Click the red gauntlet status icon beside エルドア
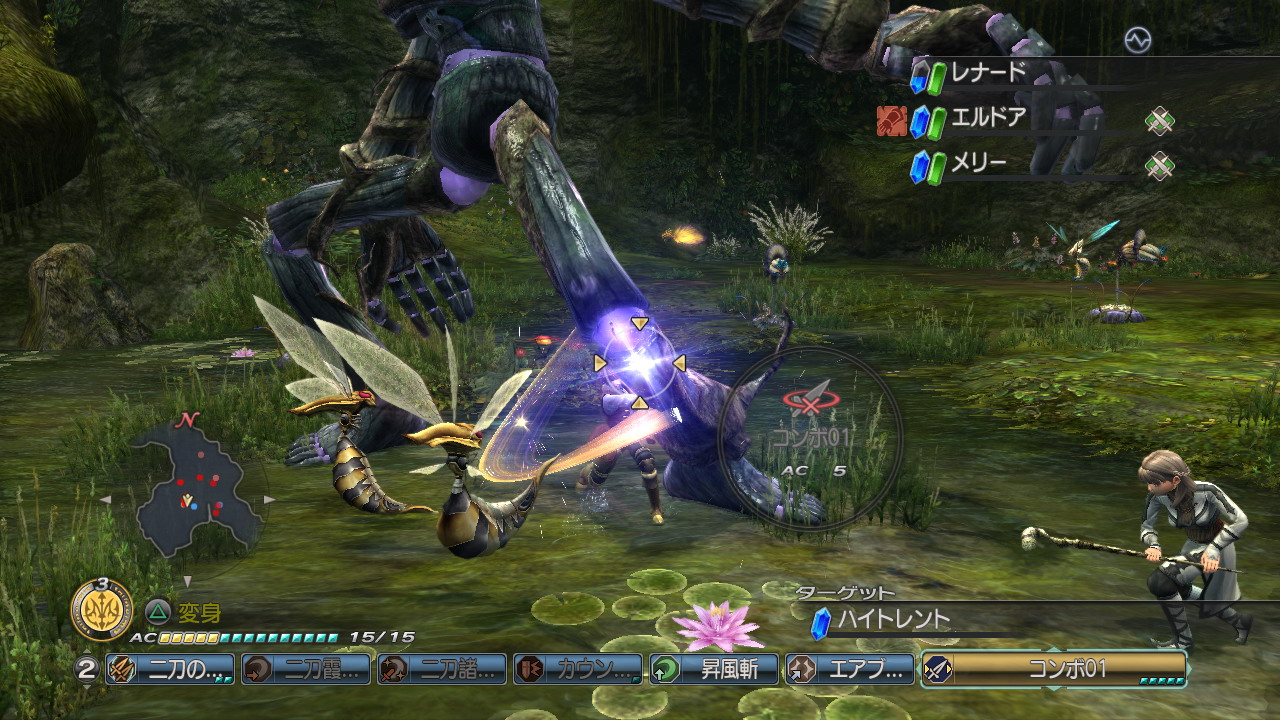 point(891,121)
